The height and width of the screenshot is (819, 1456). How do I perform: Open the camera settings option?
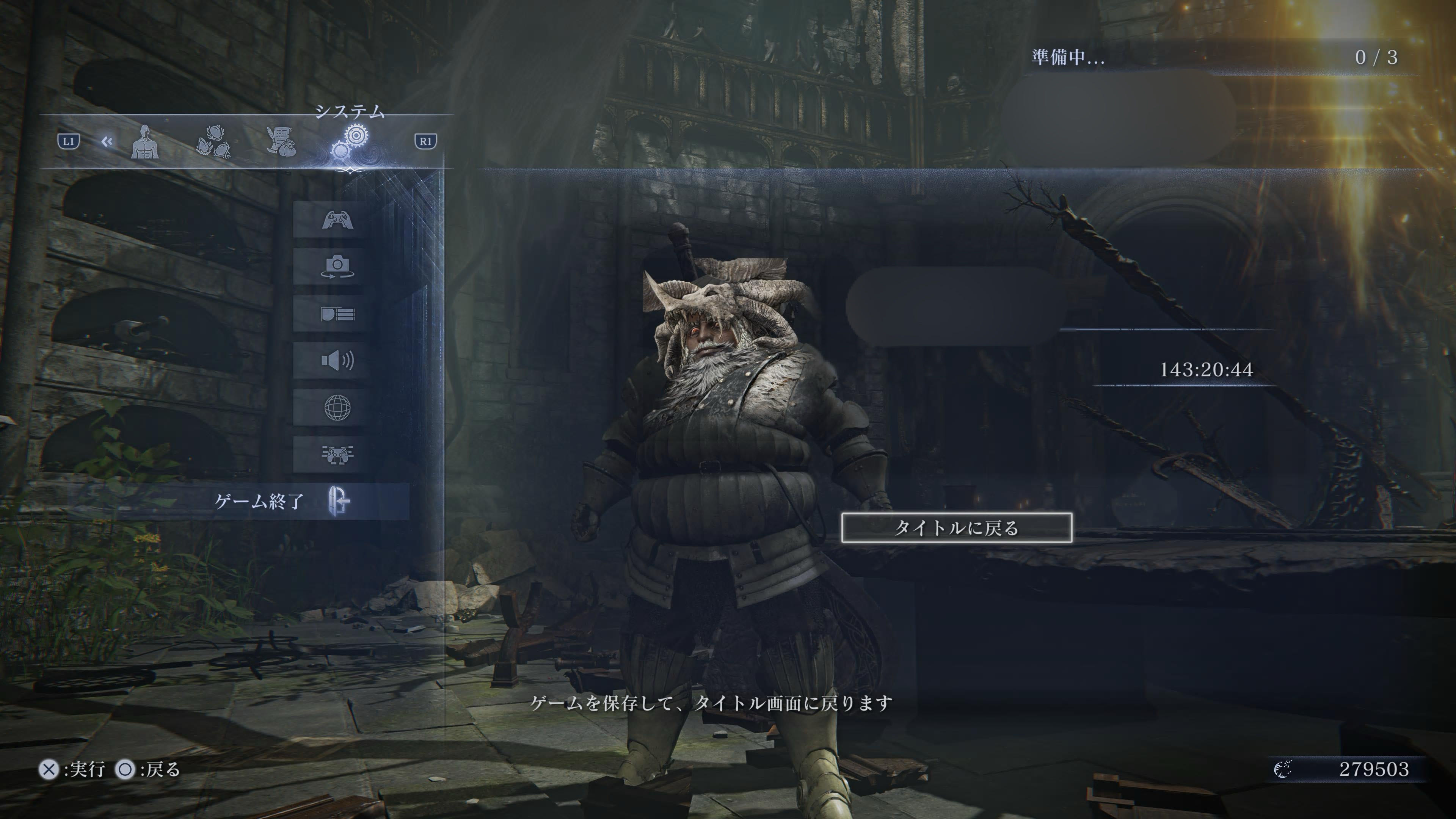(337, 266)
